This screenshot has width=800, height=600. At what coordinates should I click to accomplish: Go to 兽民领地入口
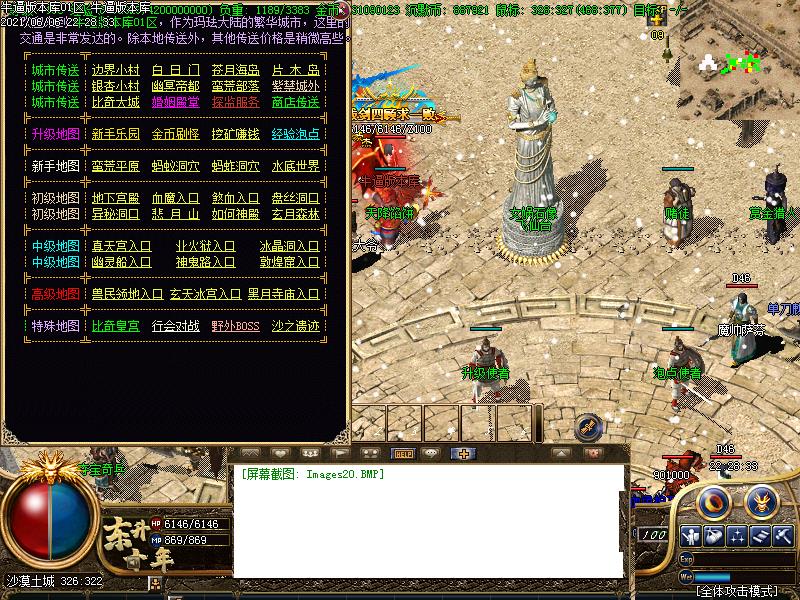coord(127,294)
